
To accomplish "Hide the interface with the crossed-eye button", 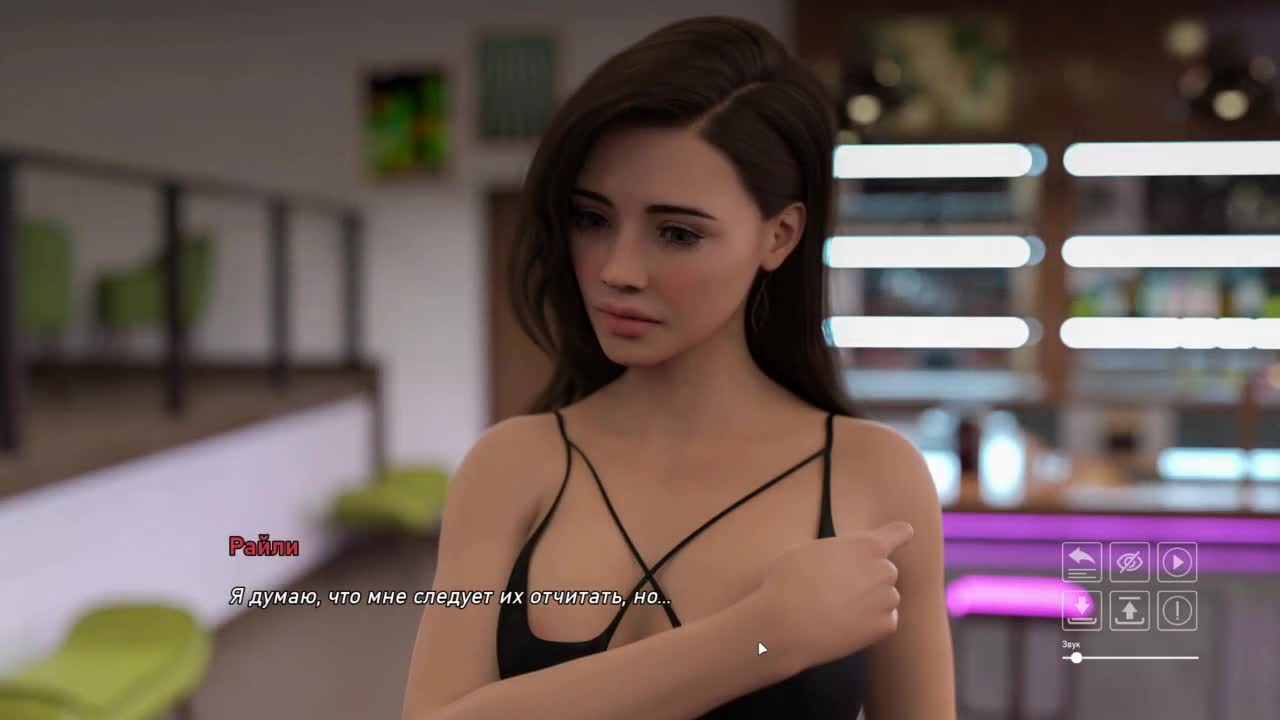I will point(1129,562).
